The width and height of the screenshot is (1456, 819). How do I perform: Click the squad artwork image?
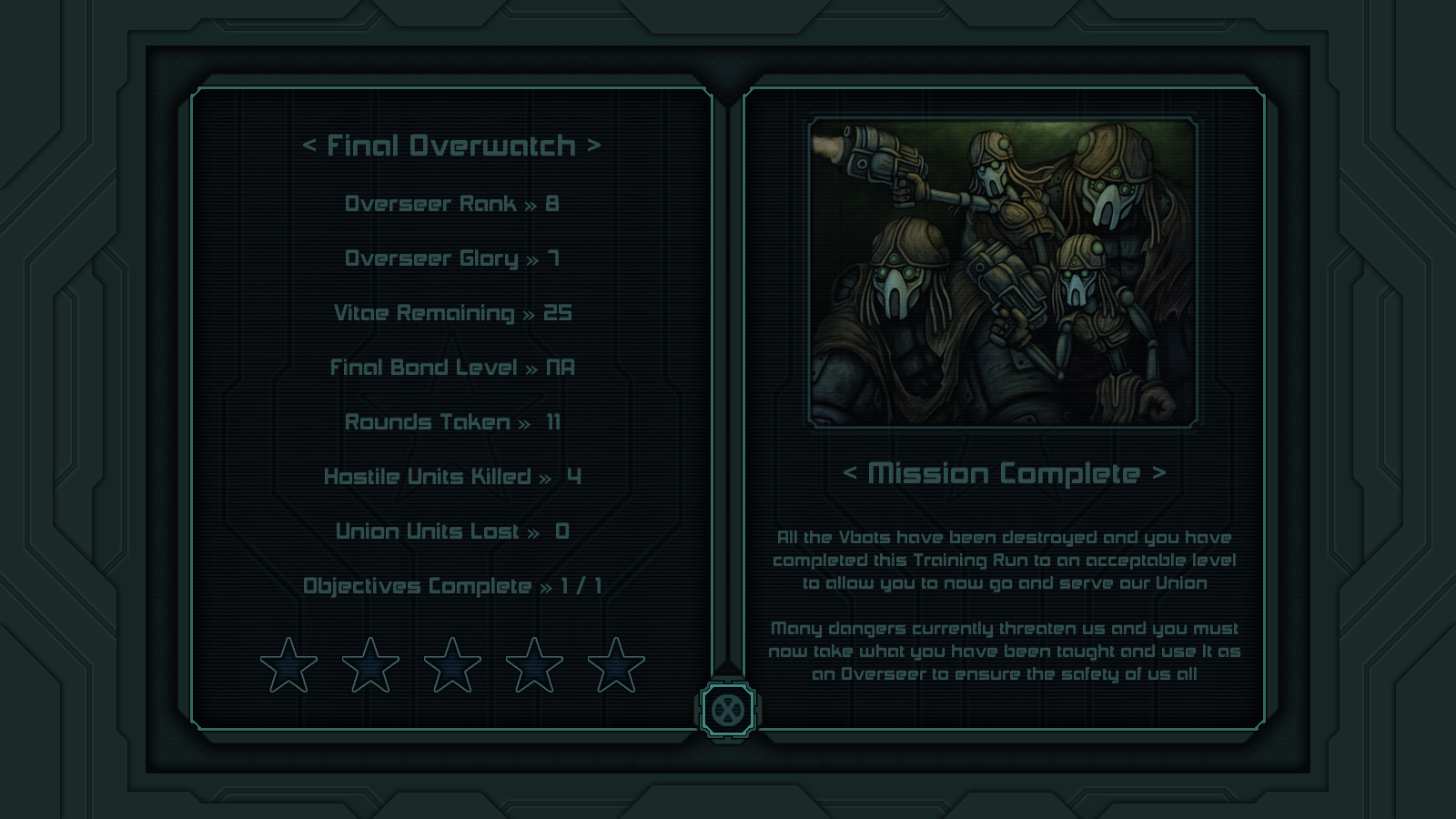[x=1001, y=268]
